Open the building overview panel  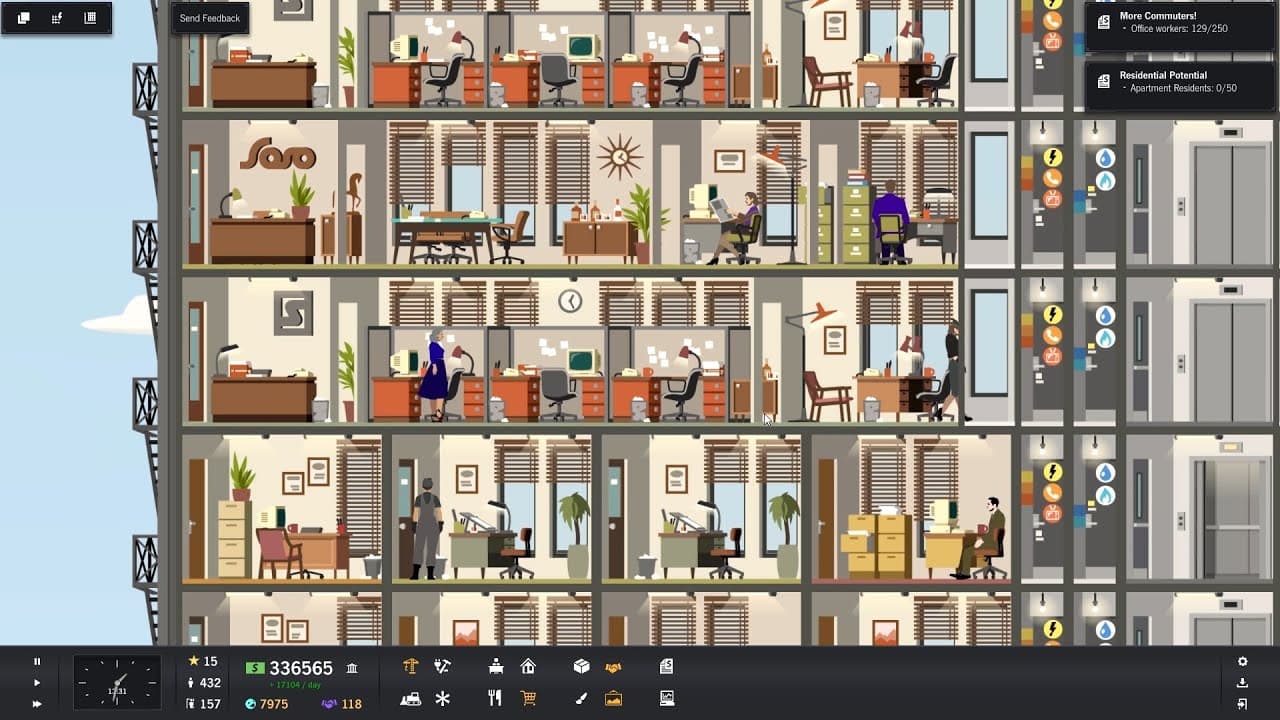[91, 17]
